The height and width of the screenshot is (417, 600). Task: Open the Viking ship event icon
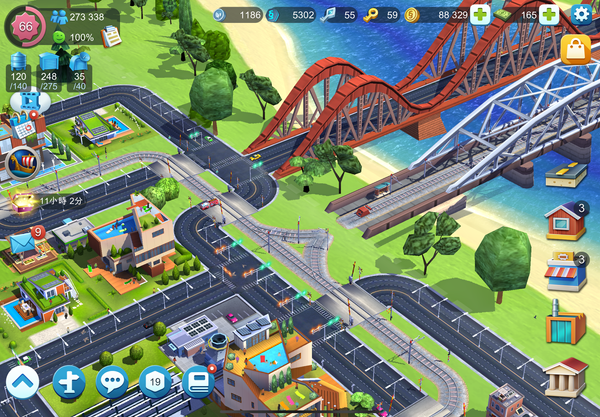[22, 162]
